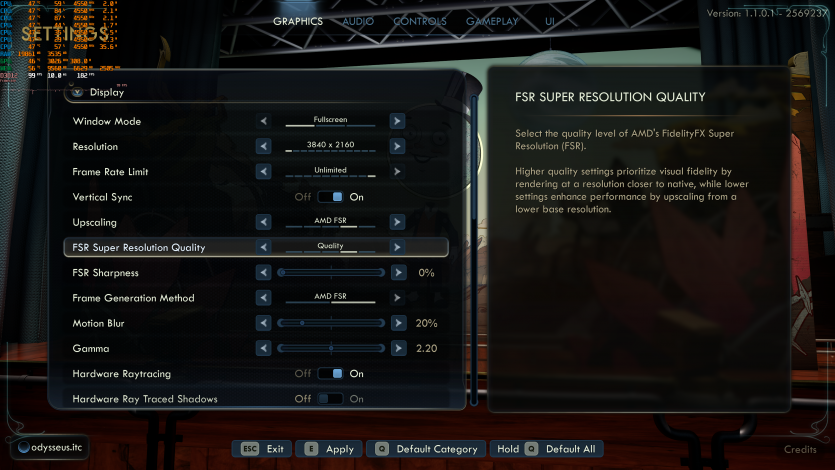The height and width of the screenshot is (470, 835).
Task: Change Frame Generation Method with left arrow
Action: tap(264, 298)
